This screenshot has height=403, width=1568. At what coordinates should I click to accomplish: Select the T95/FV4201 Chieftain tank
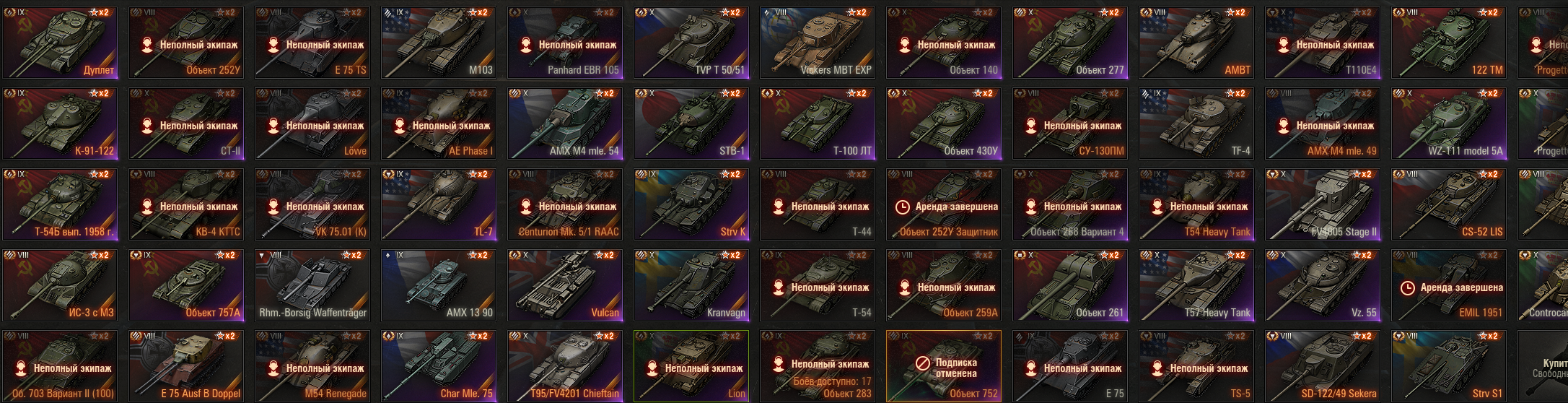click(x=565, y=366)
